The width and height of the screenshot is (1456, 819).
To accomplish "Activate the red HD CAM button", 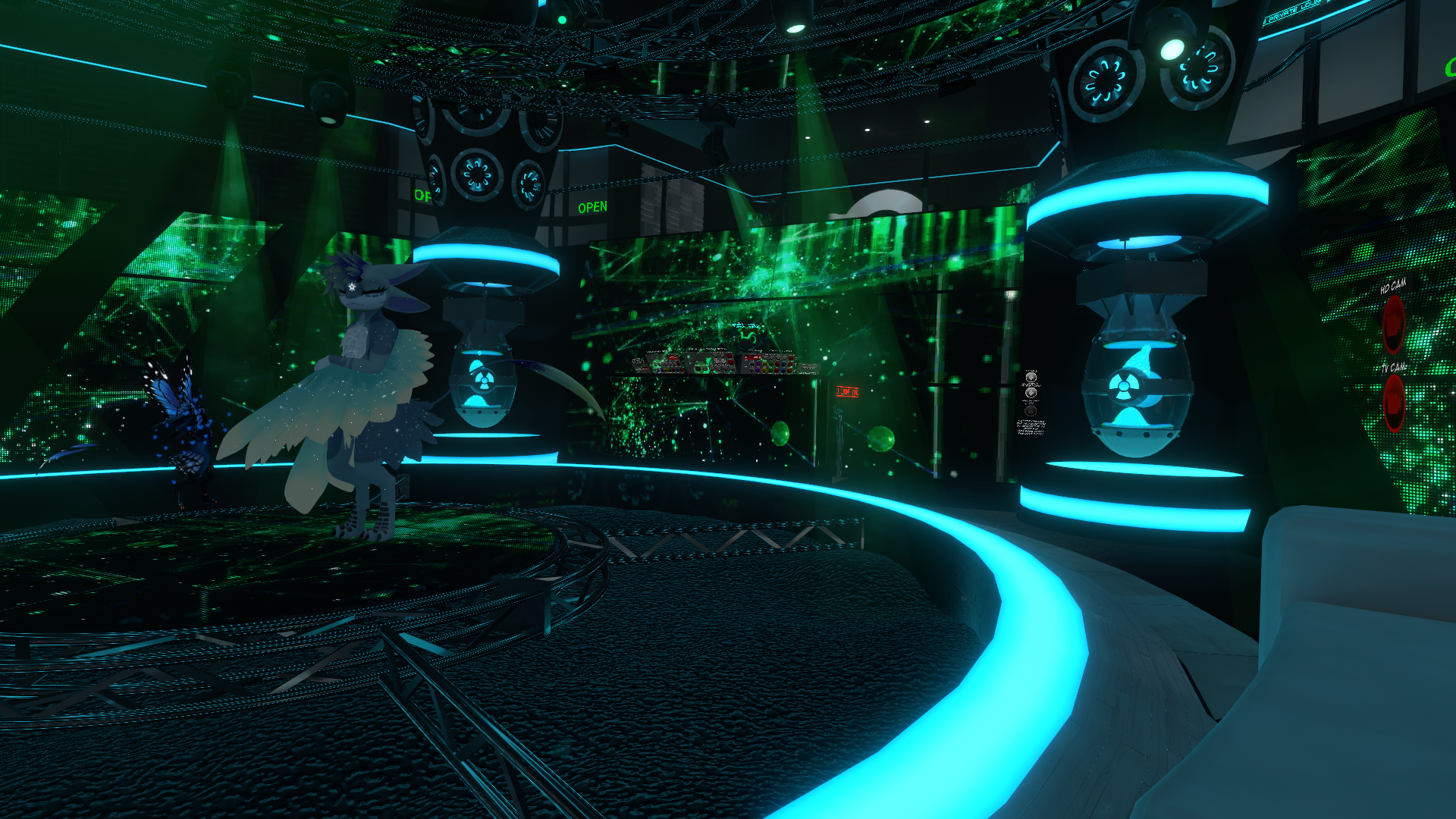I will tap(1393, 324).
